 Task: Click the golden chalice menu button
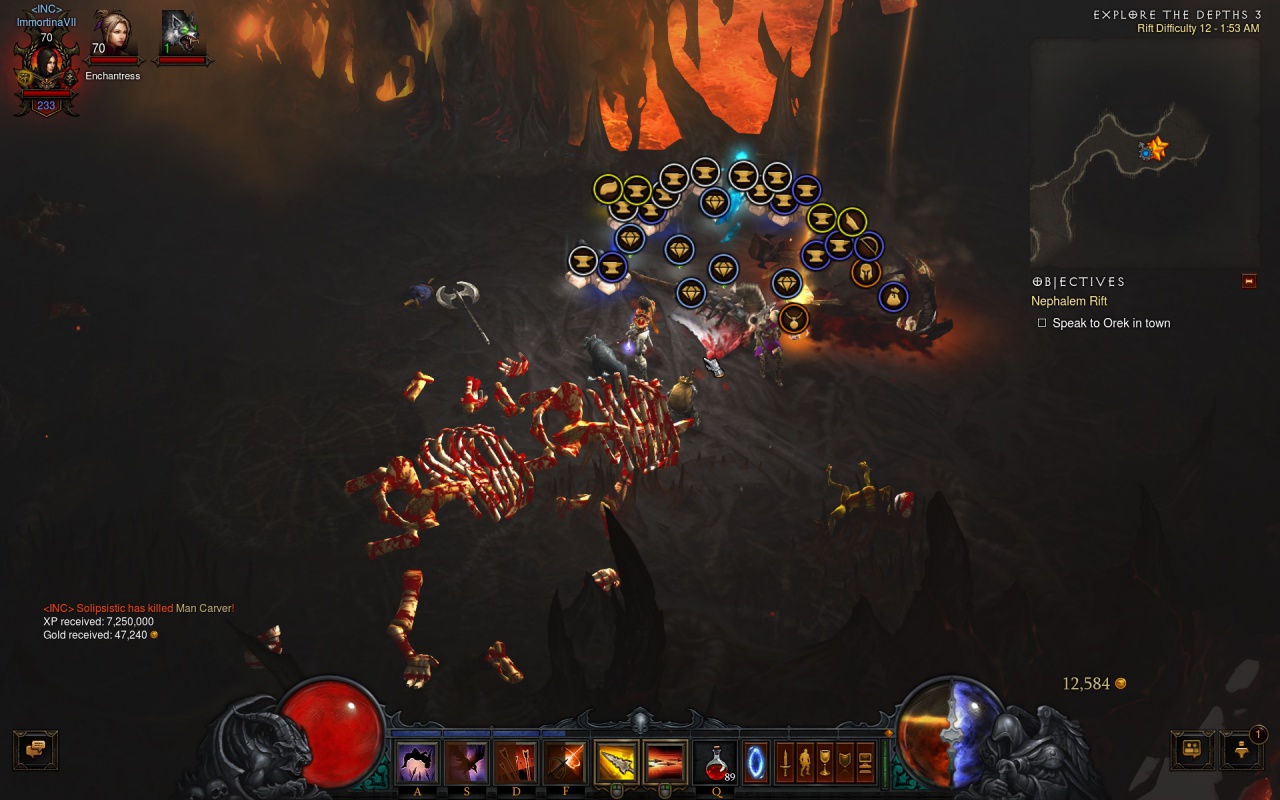tap(825, 763)
